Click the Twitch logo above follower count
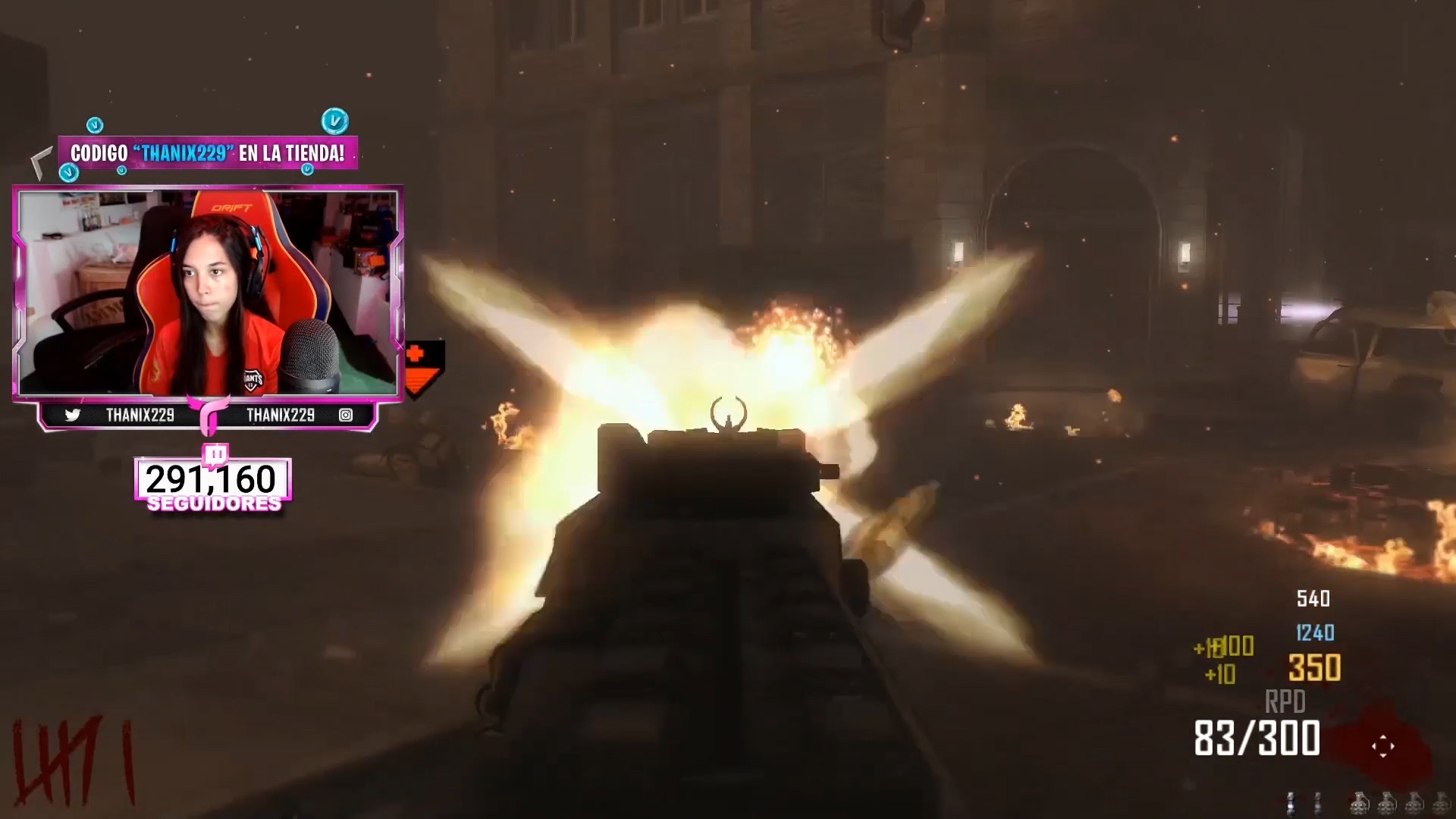 (x=215, y=455)
